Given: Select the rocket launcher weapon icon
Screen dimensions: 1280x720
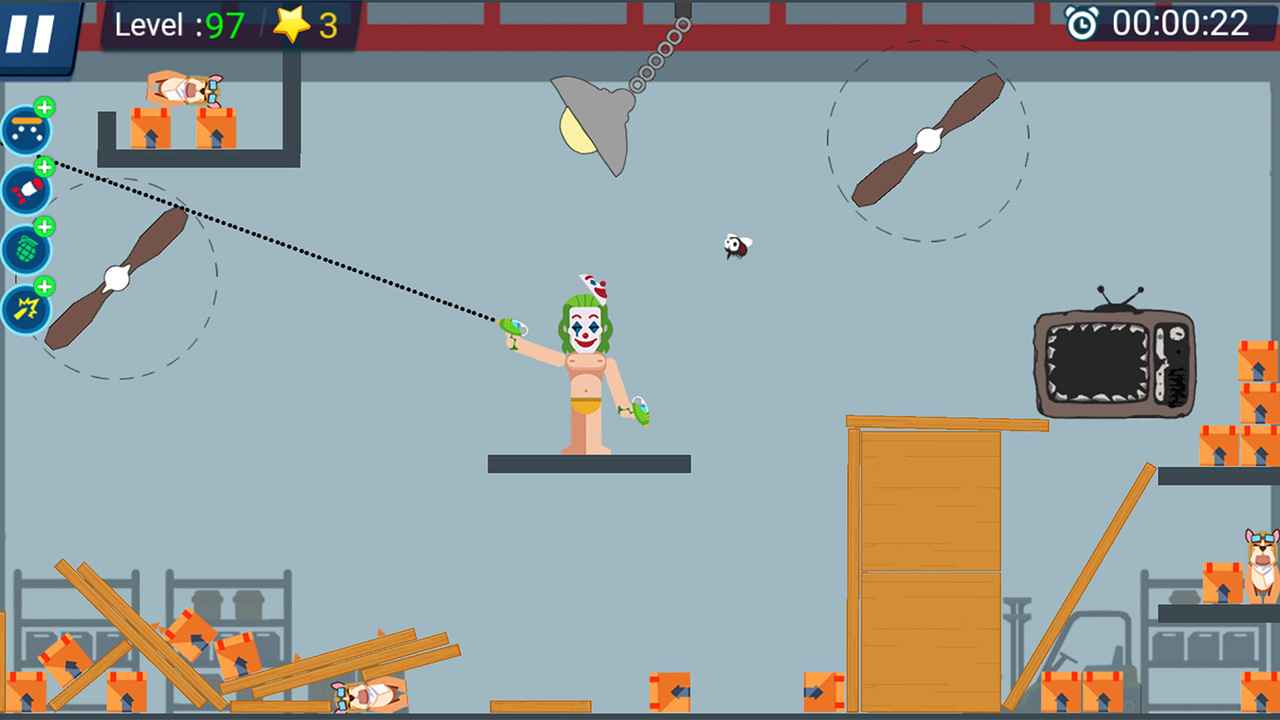Looking at the screenshot, I should click(27, 190).
